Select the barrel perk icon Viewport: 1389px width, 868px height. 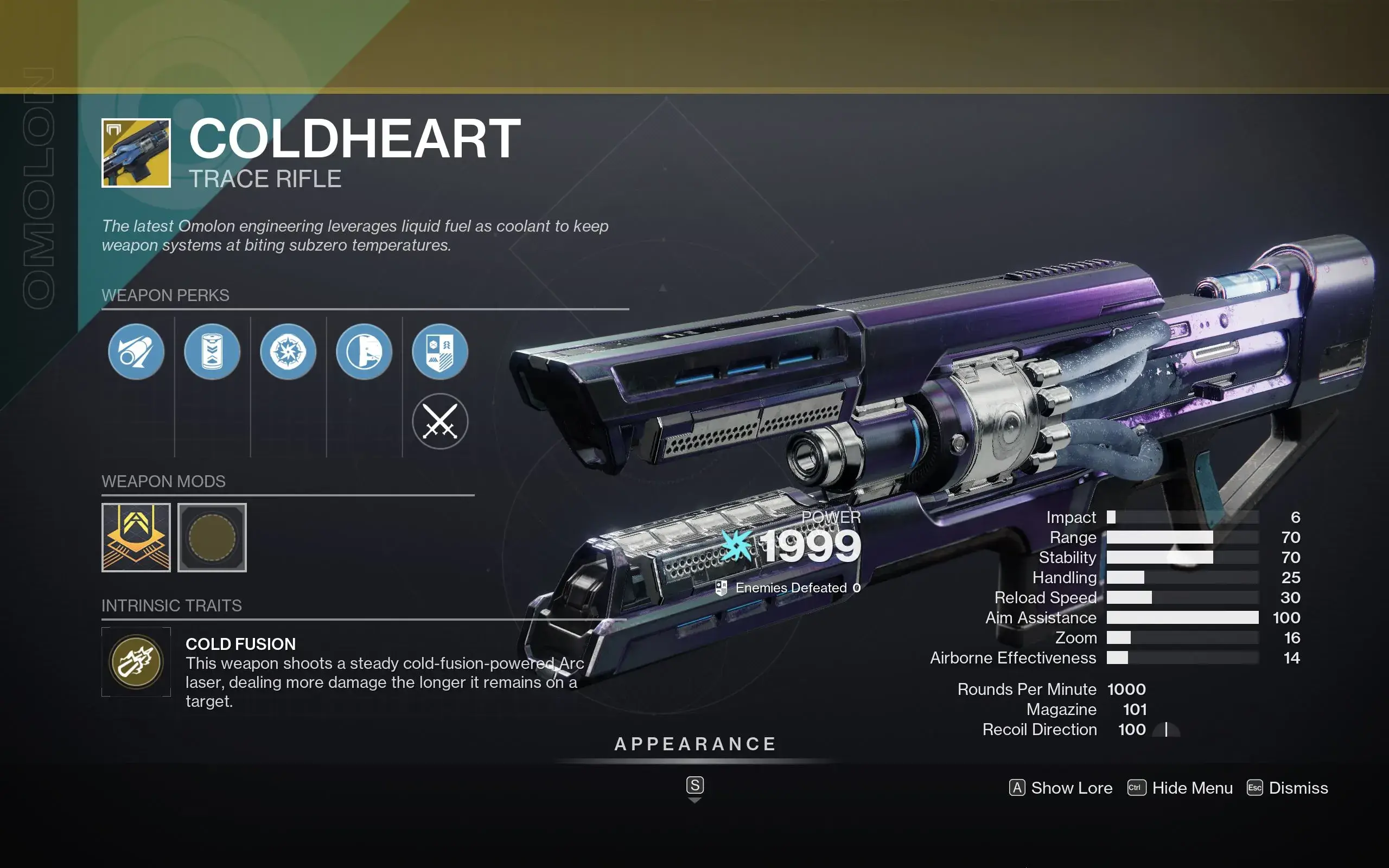[136, 352]
